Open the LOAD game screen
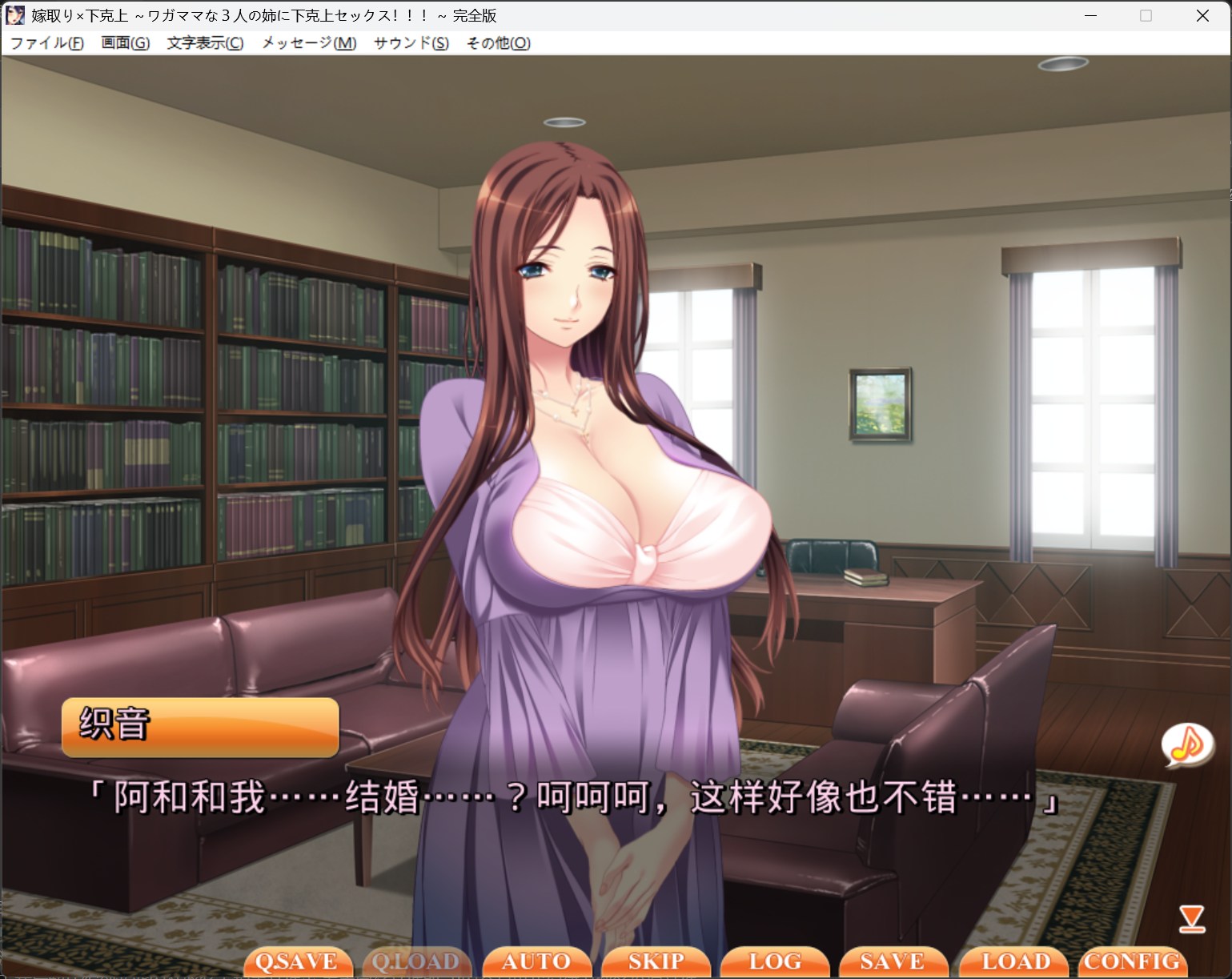1232x979 pixels. pyautogui.click(x=1015, y=961)
